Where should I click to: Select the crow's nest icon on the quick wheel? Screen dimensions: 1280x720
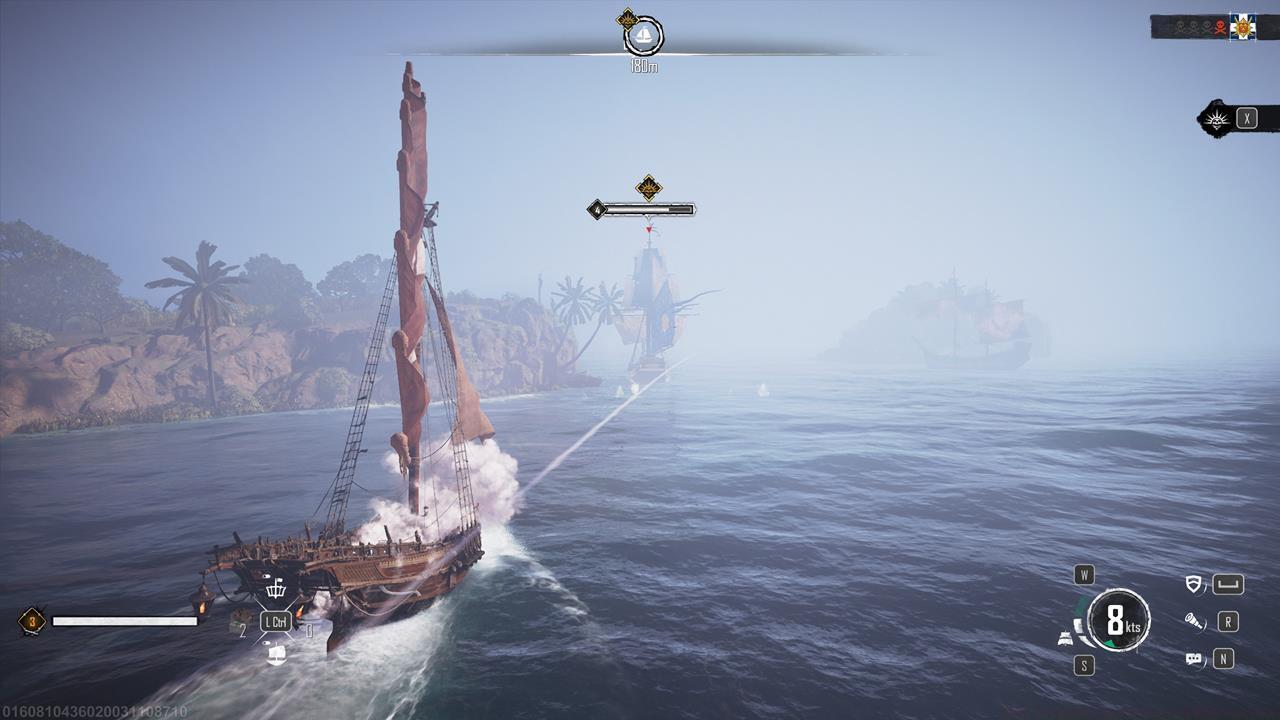[x=275, y=589]
